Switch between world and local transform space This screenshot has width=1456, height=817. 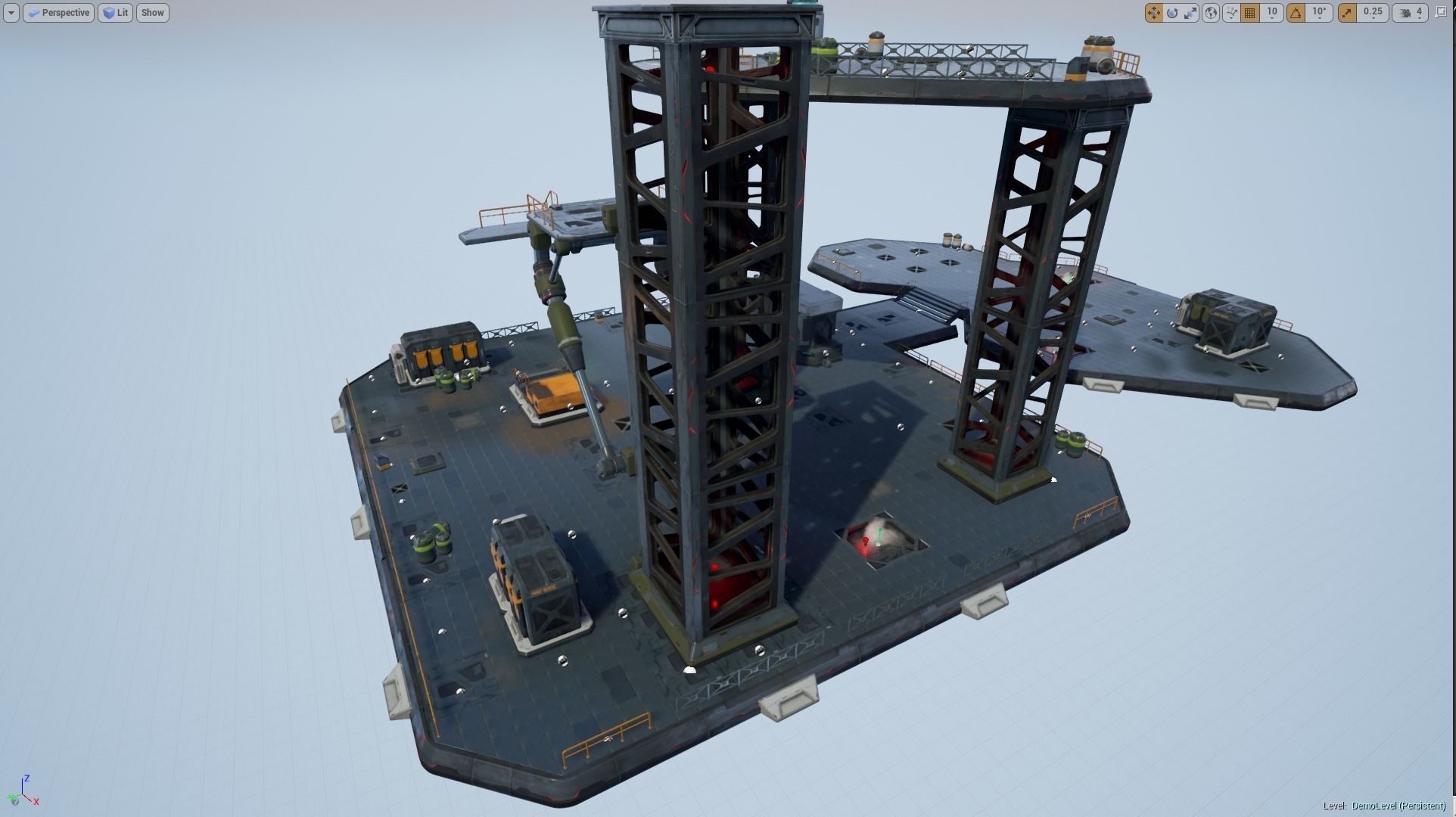click(1211, 13)
